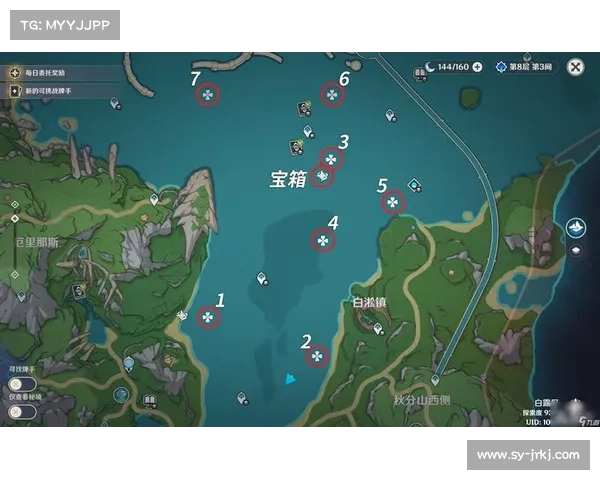Select the teleport waypoint near Qiaoying Village
600x480 pixels.
coord(377,328)
